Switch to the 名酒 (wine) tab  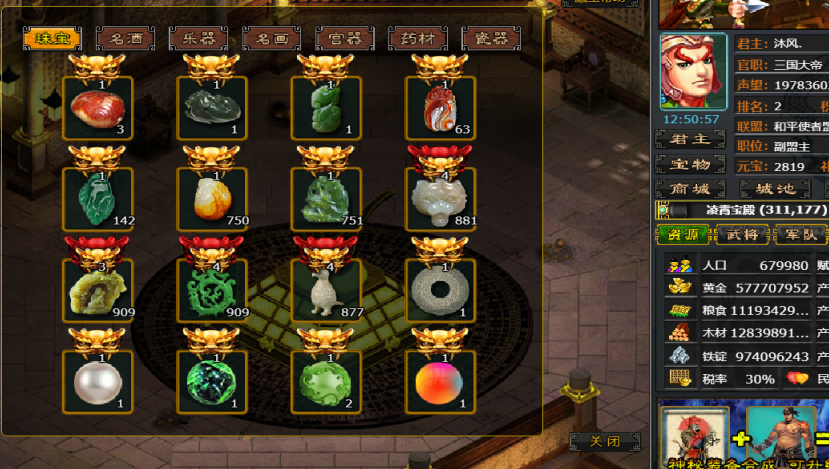[125, 39]
